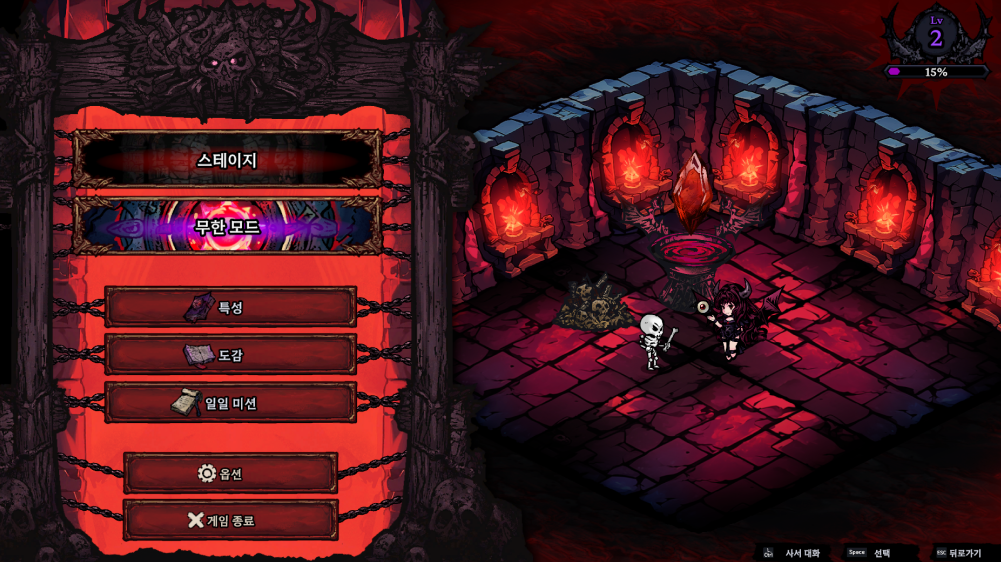Screen dimensions: 1001x562
Task: Select the 스테이지 (Stage) mode
Action: tap(227, 160)
